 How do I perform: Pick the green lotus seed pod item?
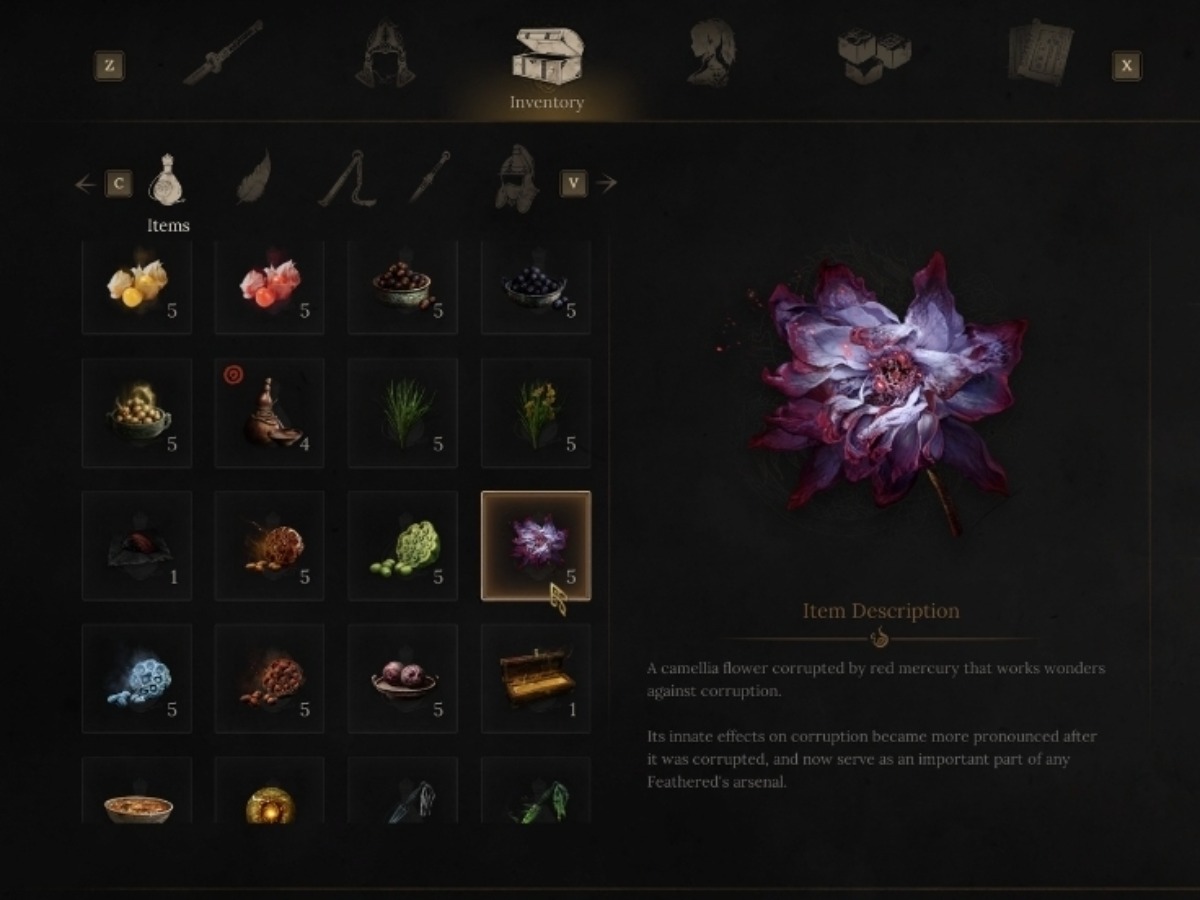coord(403,546)
